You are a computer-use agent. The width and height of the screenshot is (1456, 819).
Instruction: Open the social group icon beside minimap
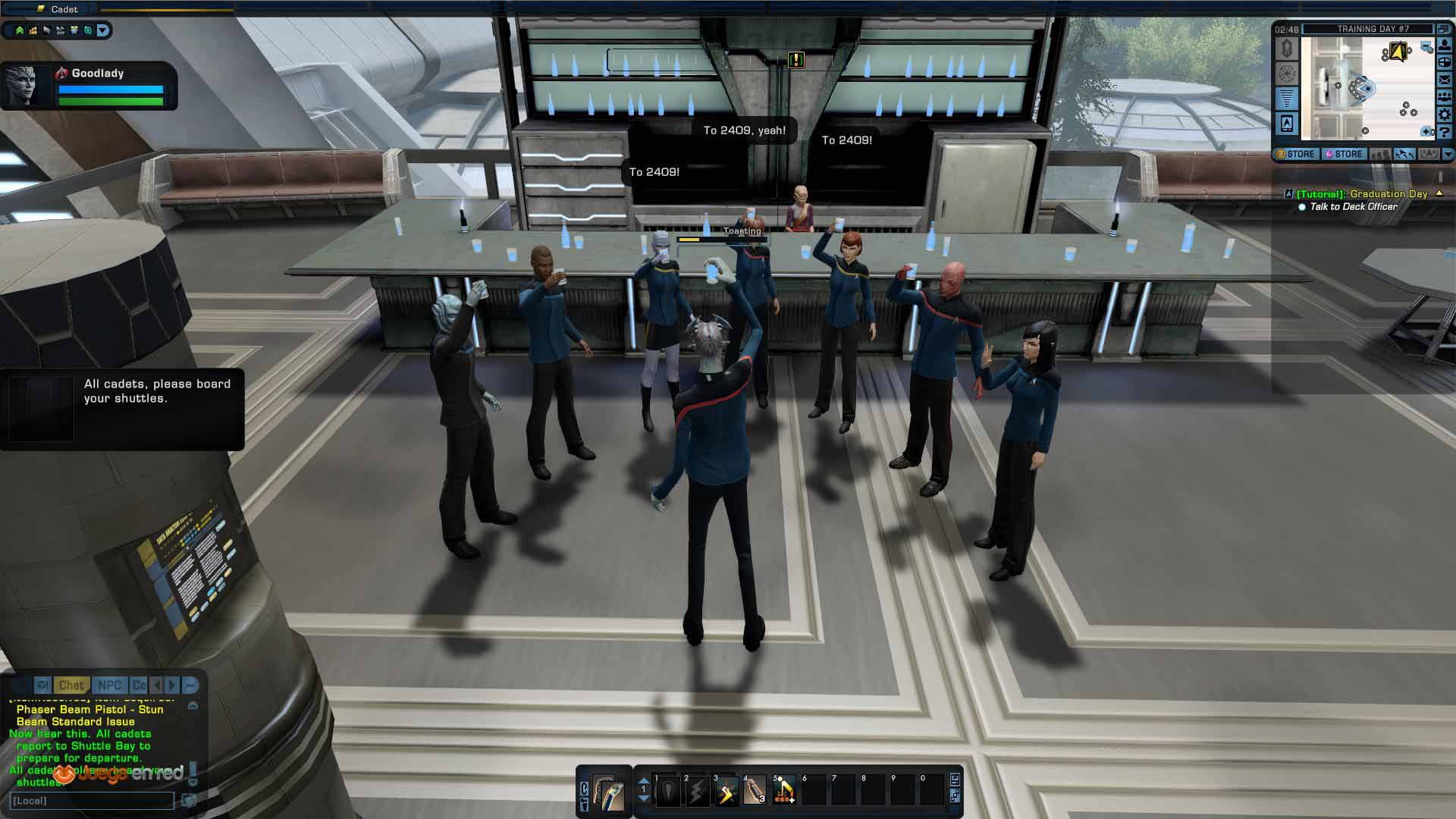pyautogui.click(x=1445, y=97)
